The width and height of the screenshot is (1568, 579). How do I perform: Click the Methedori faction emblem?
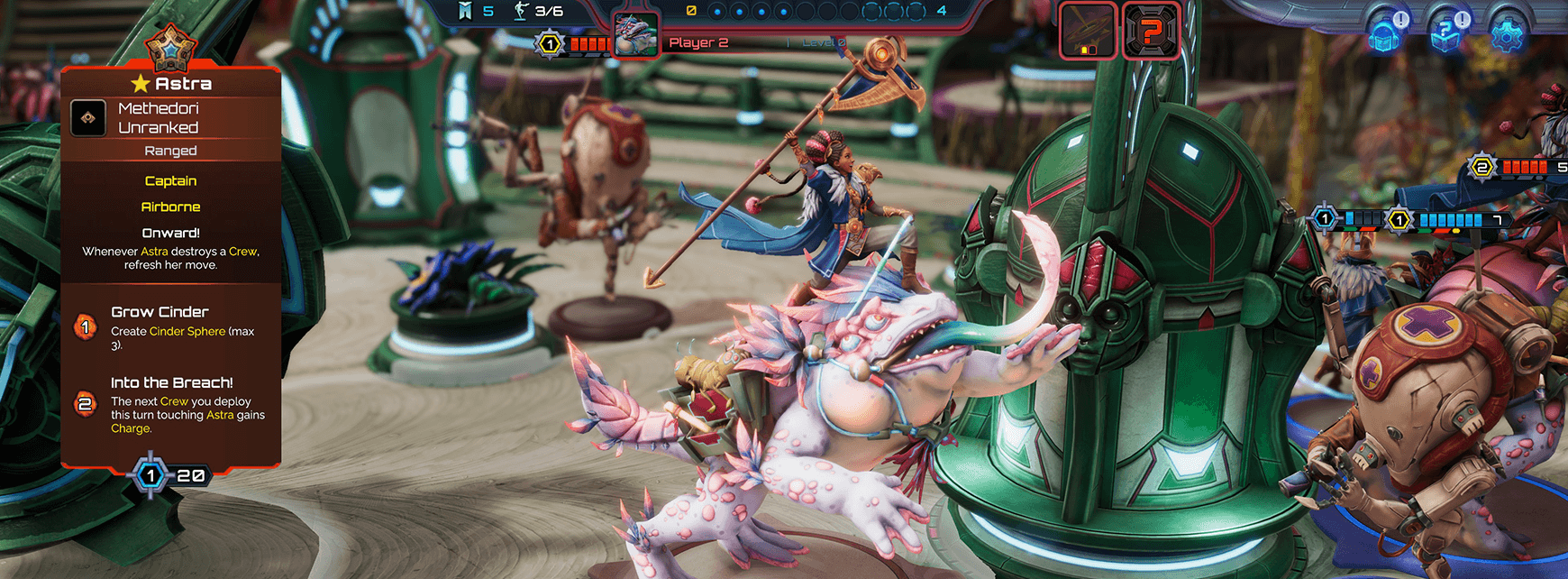(x=88, y=118)
